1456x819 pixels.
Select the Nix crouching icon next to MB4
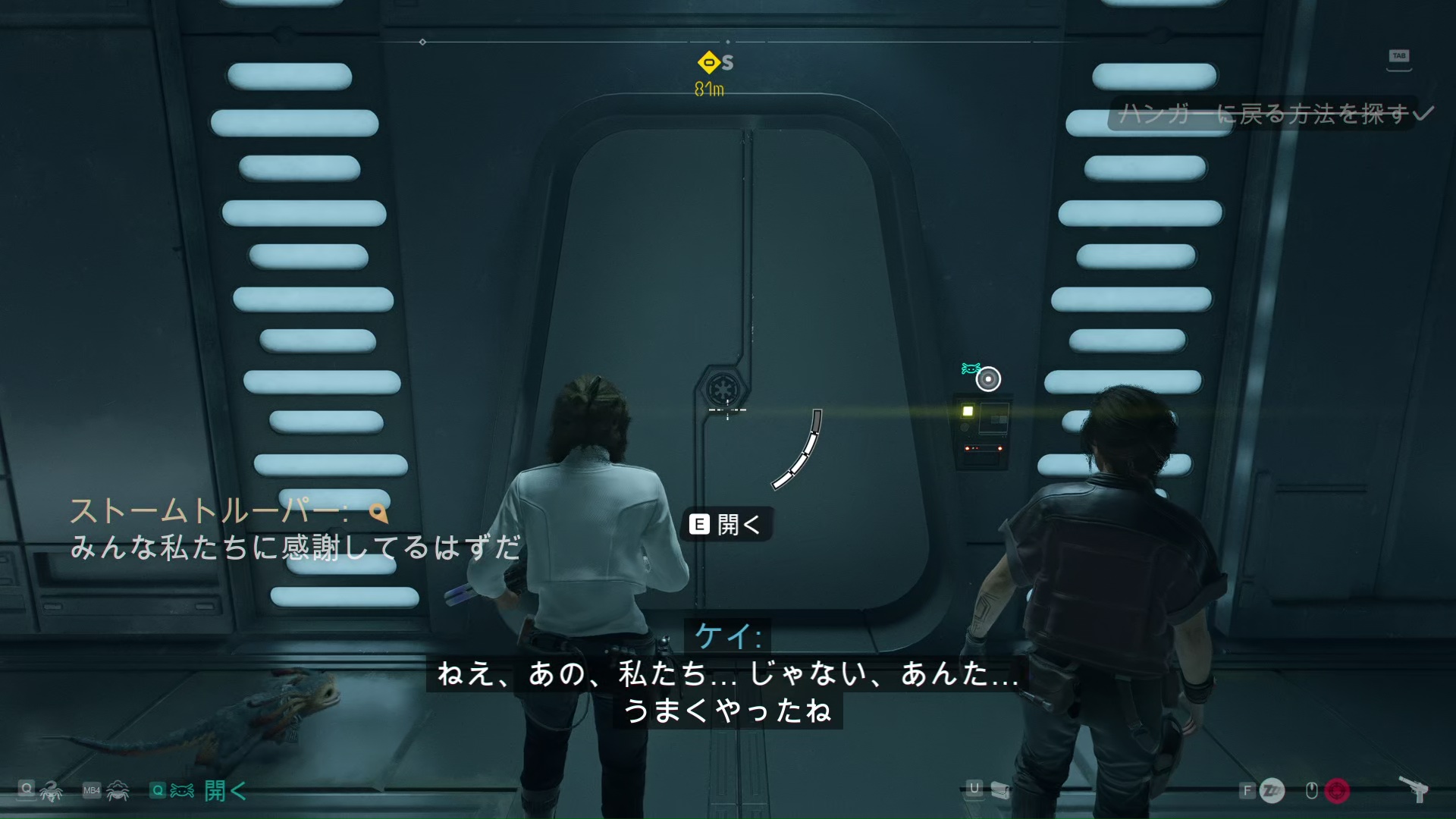click(118, 791)
